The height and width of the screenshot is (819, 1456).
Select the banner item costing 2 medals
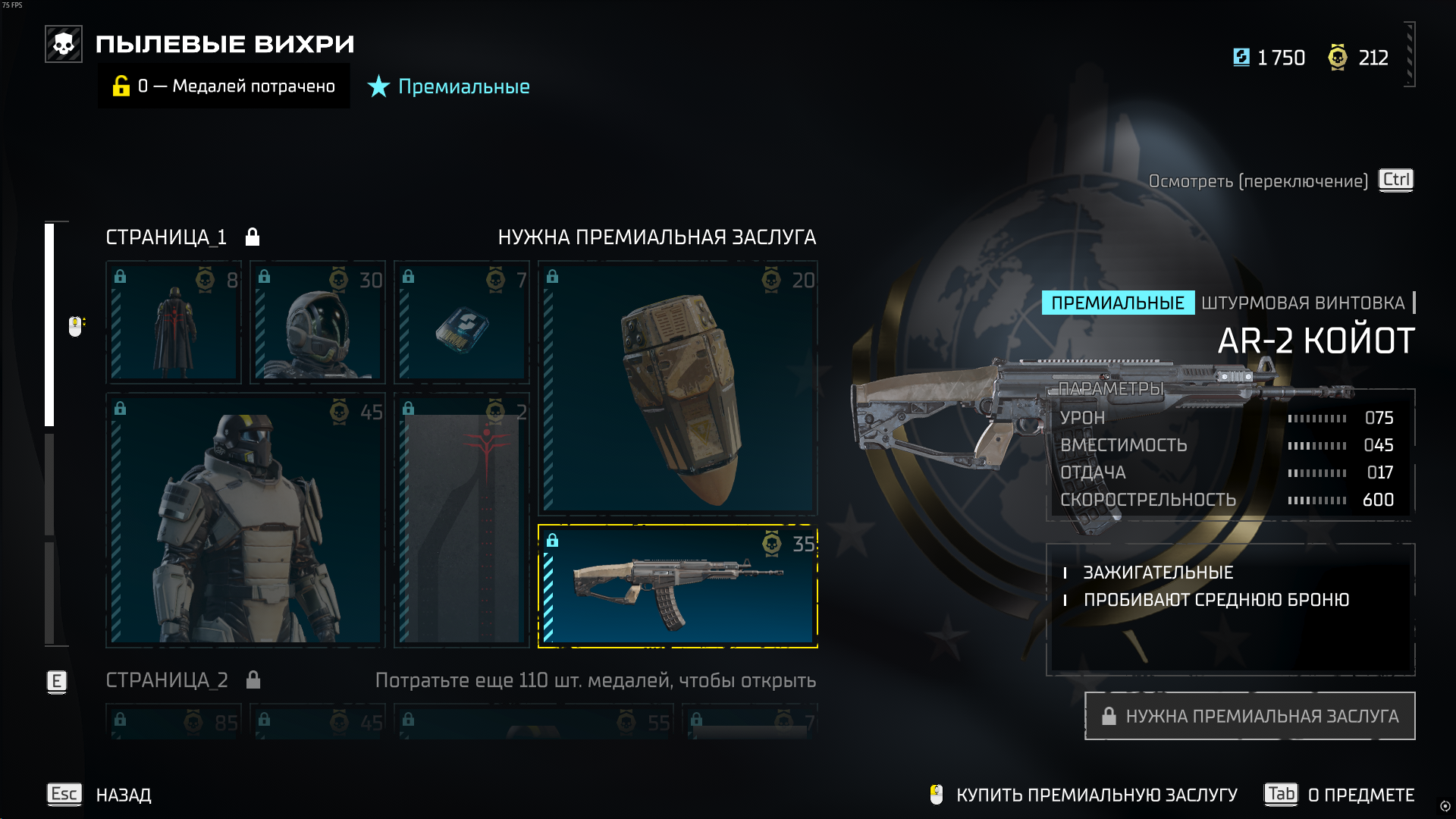pyautogui.click(x=462, y=519)
